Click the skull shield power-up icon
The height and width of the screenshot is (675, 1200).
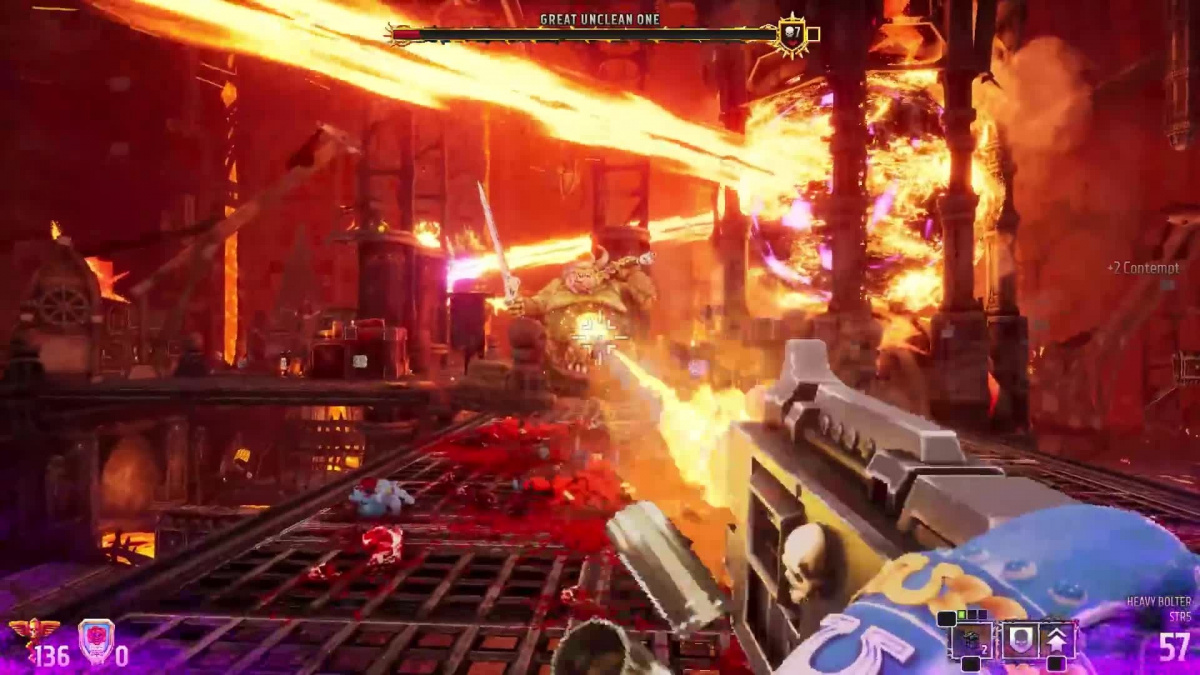click(x=1019, y=640)
